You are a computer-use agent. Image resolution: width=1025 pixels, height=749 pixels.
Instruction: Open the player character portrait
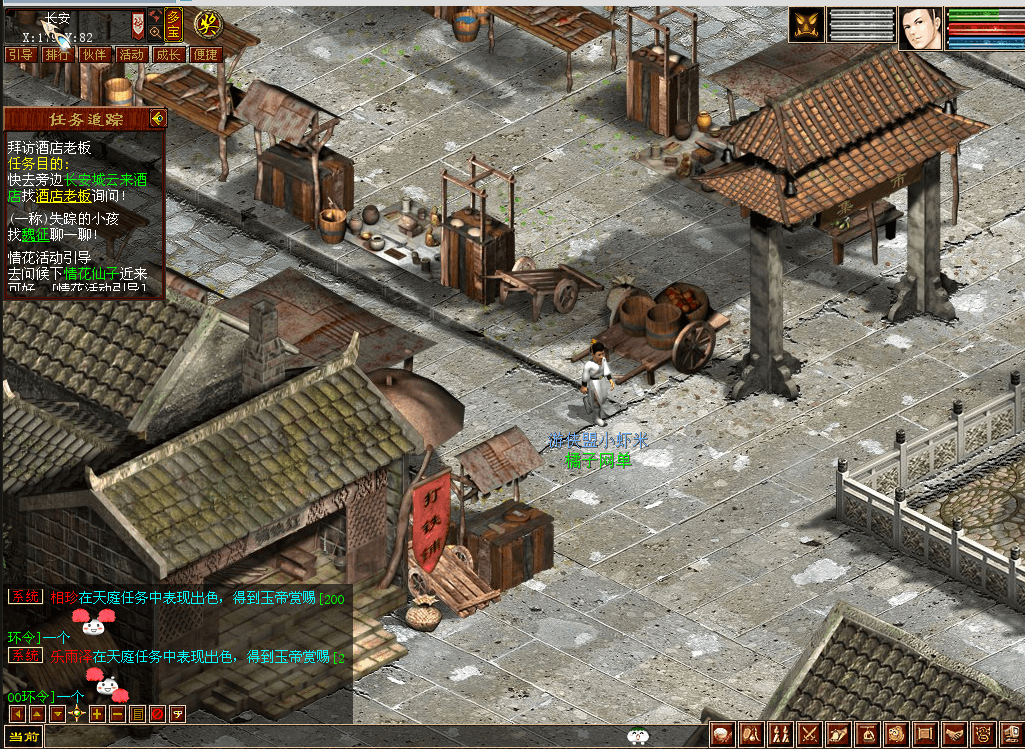click(x=921, y=28)
